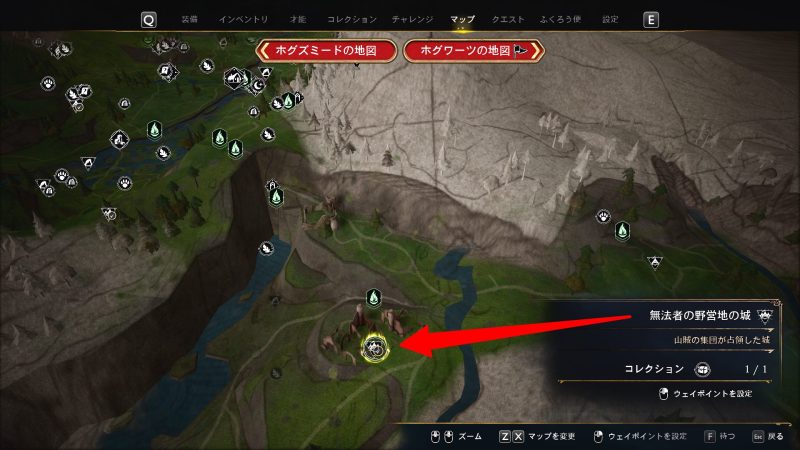Image resolution: width=800 pixels, height=450 pixels.
Task: Choose the Floo flame marker just above the castle
Action: 373,297
